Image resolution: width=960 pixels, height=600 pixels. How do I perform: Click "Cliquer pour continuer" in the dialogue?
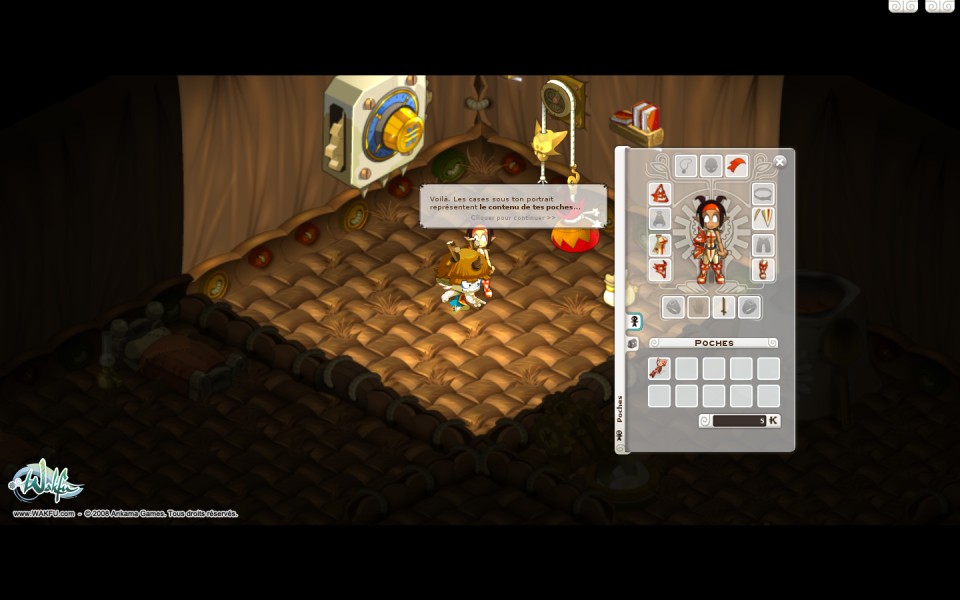[x=513, y=217]
